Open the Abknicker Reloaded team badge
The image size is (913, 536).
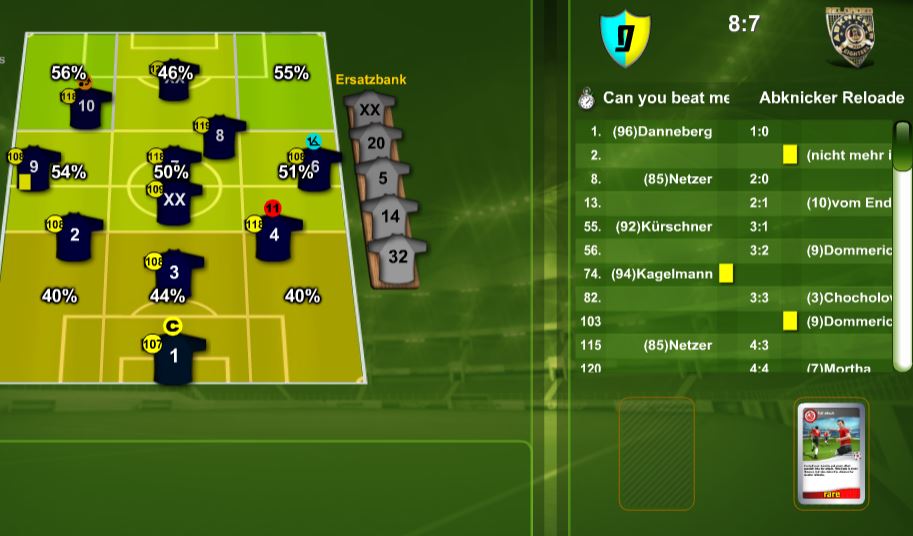[850, 36]
